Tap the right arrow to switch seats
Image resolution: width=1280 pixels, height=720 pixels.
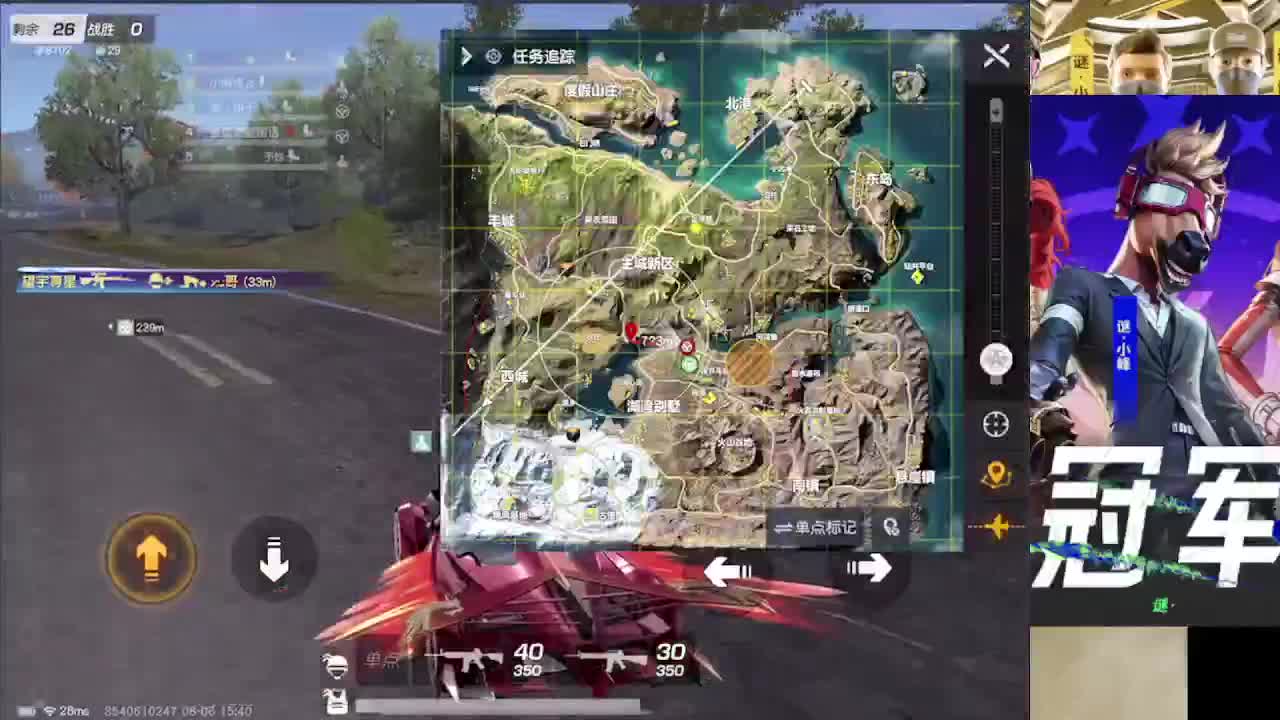(869, 569)
